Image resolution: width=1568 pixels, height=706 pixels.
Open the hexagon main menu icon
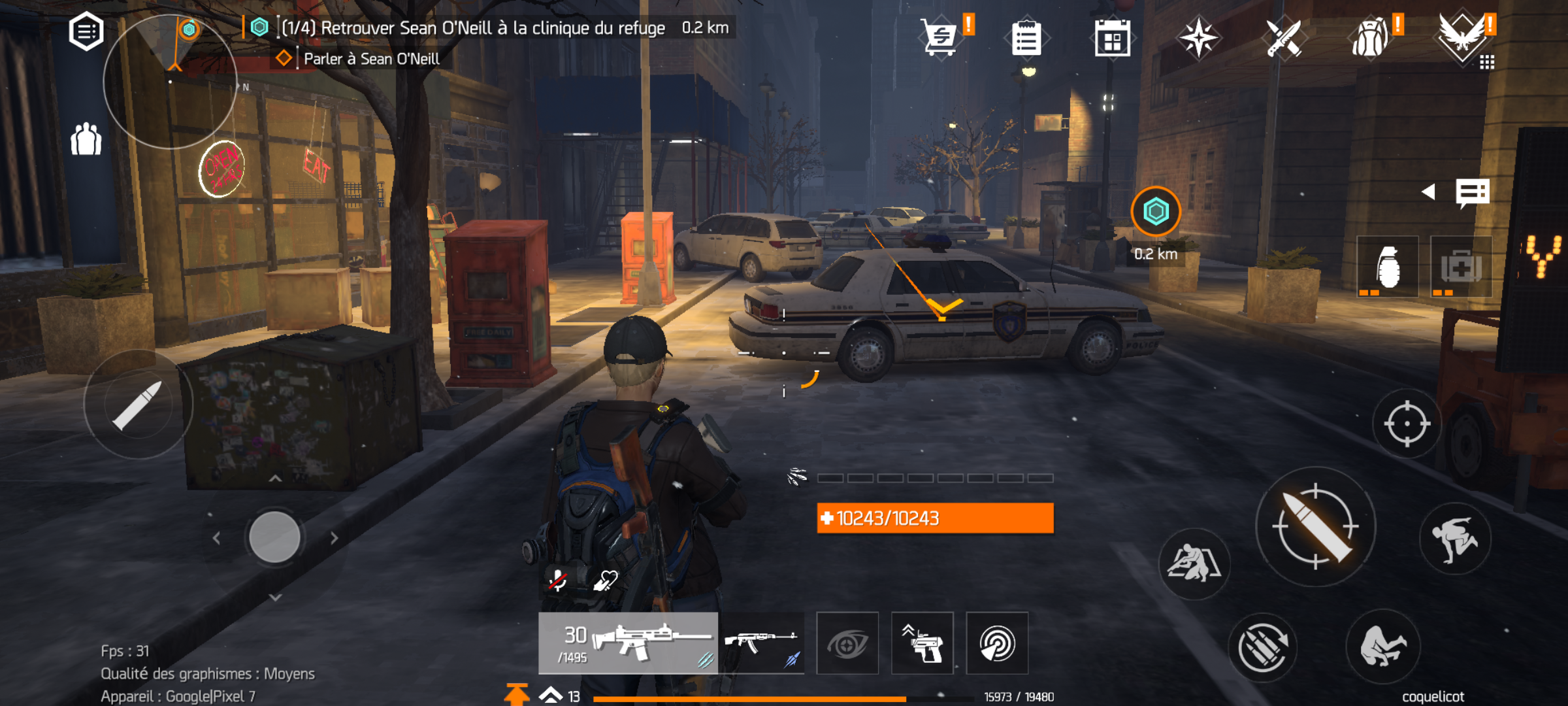tap(86, 31)
